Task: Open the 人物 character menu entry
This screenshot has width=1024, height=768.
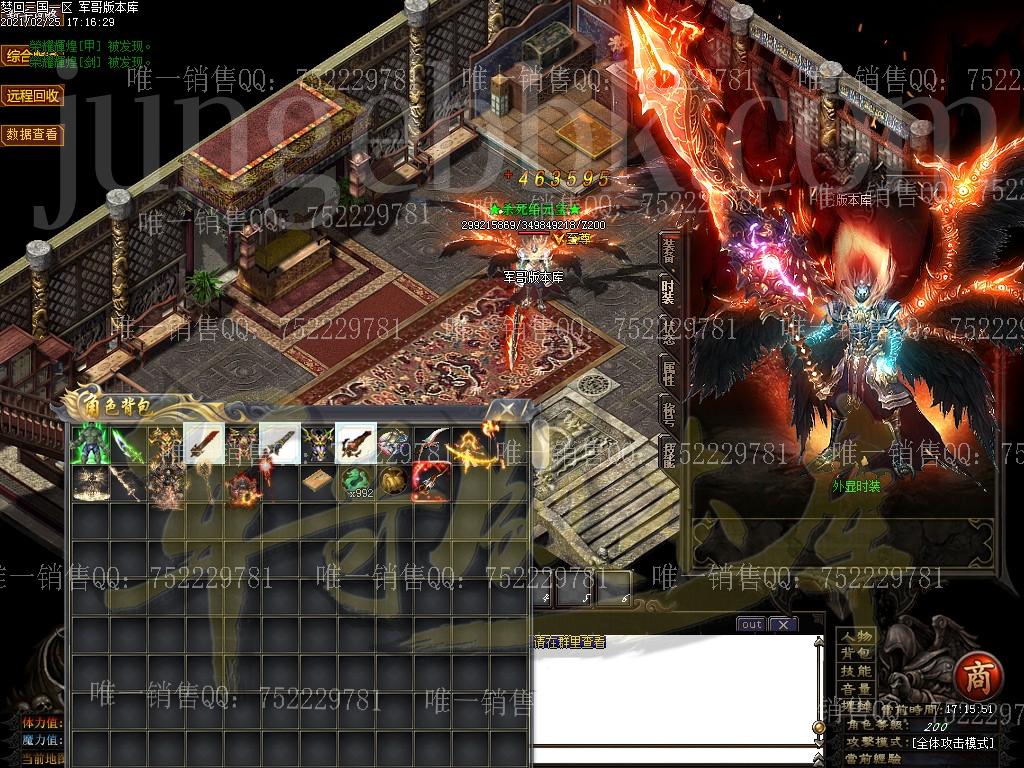Action: click(x=856, y=636)
